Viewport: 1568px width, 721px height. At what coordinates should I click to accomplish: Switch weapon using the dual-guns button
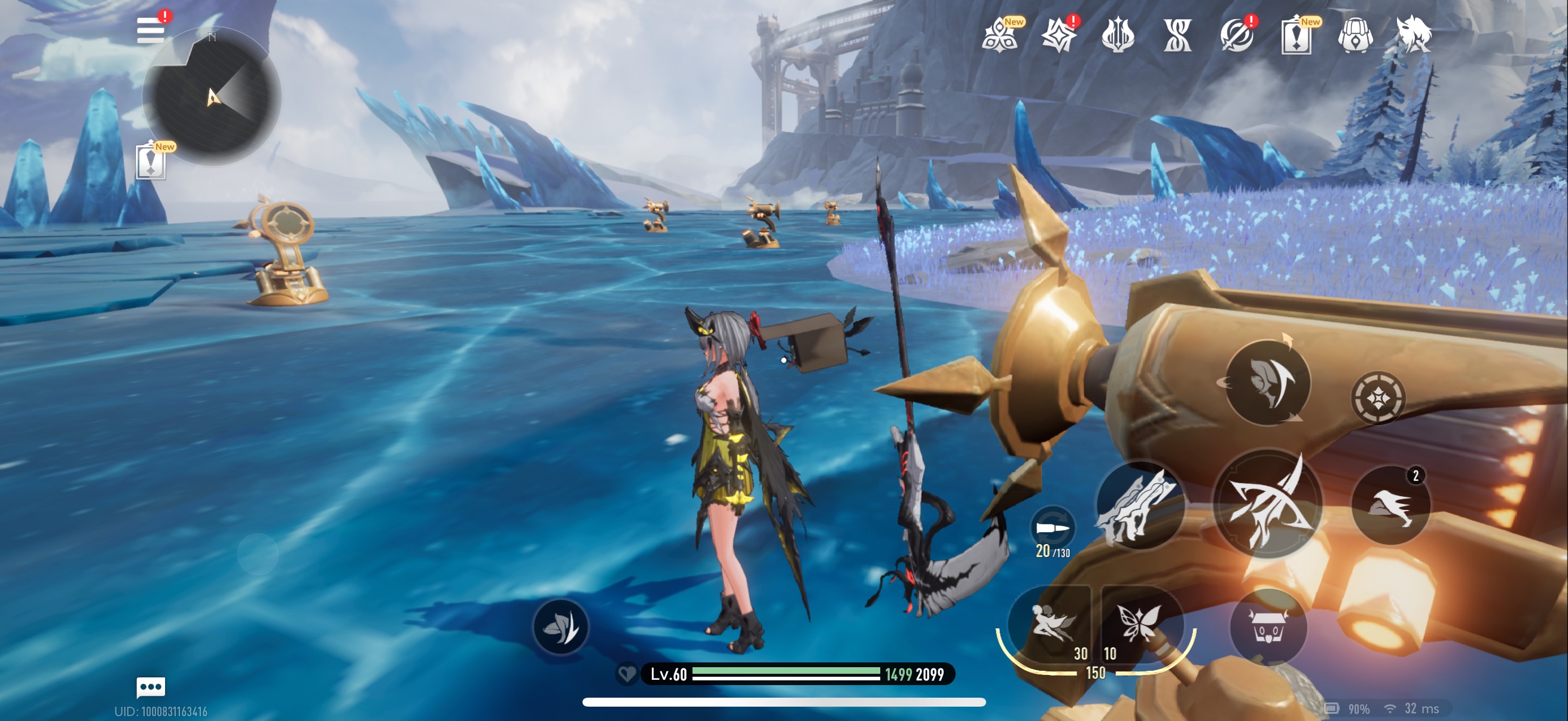click(1139, 506)
